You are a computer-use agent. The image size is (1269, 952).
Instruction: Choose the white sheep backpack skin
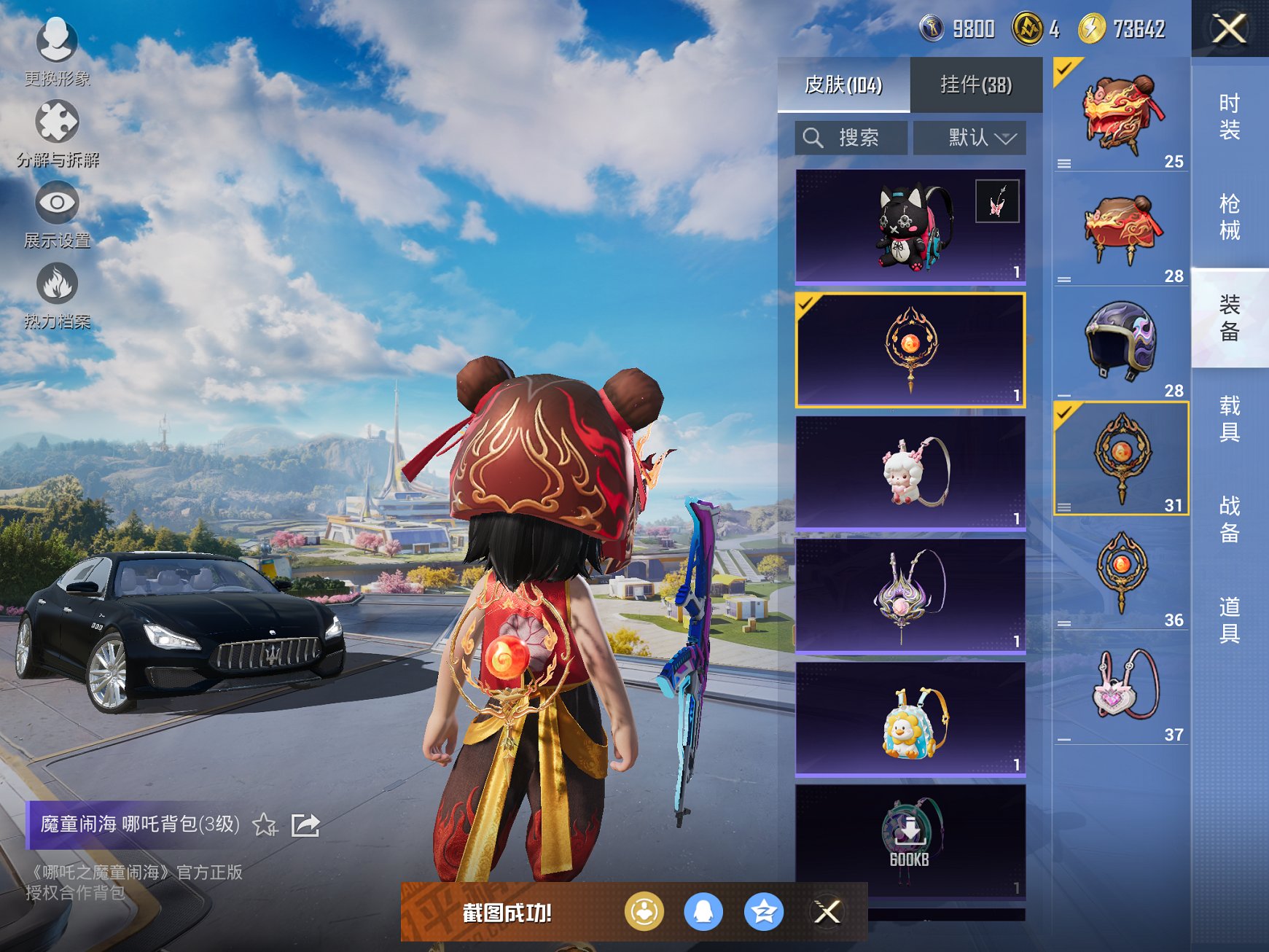(x=910, y=472)
